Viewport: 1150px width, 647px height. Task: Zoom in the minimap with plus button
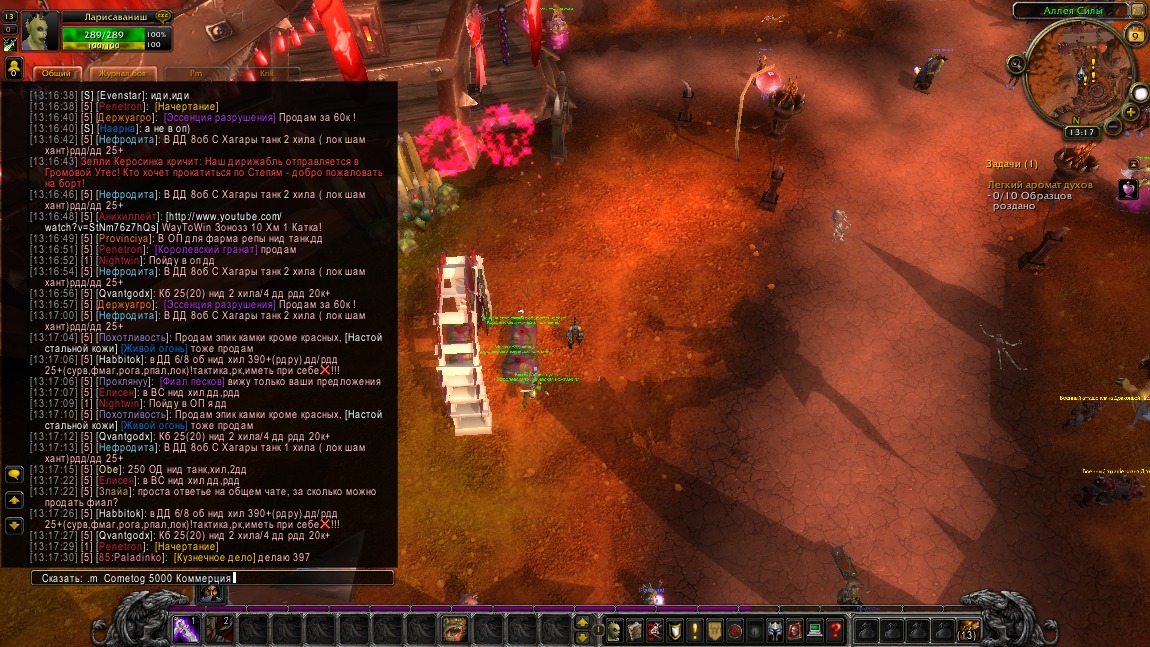(1130, 112)
